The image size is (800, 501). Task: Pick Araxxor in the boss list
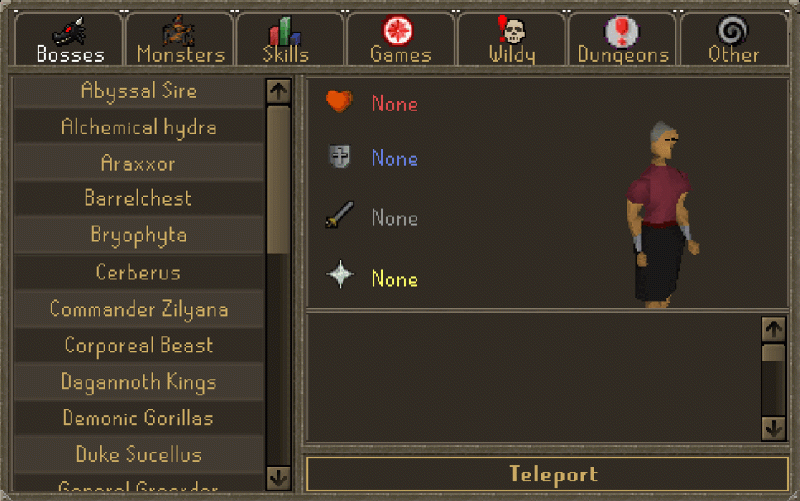pyautogui.click(x=138, y=163)
